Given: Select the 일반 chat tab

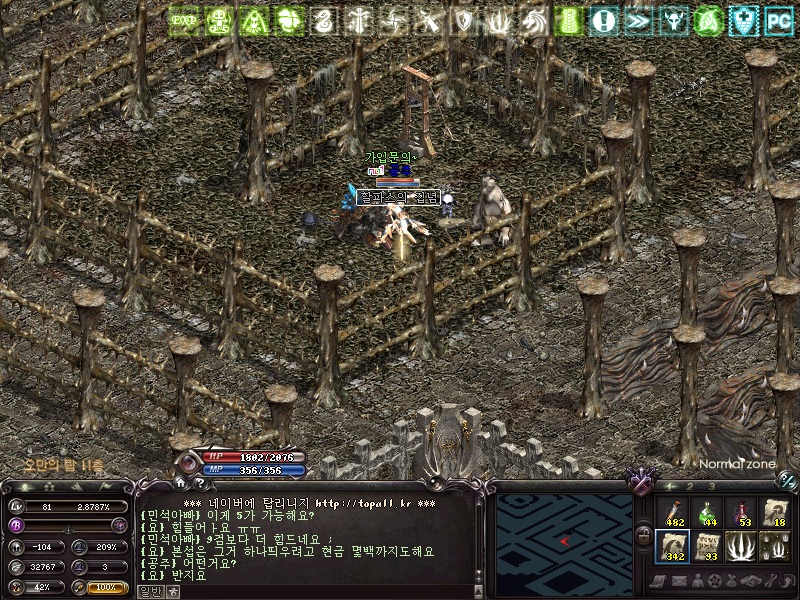Looking at the screenshot, I should (149, 591).
